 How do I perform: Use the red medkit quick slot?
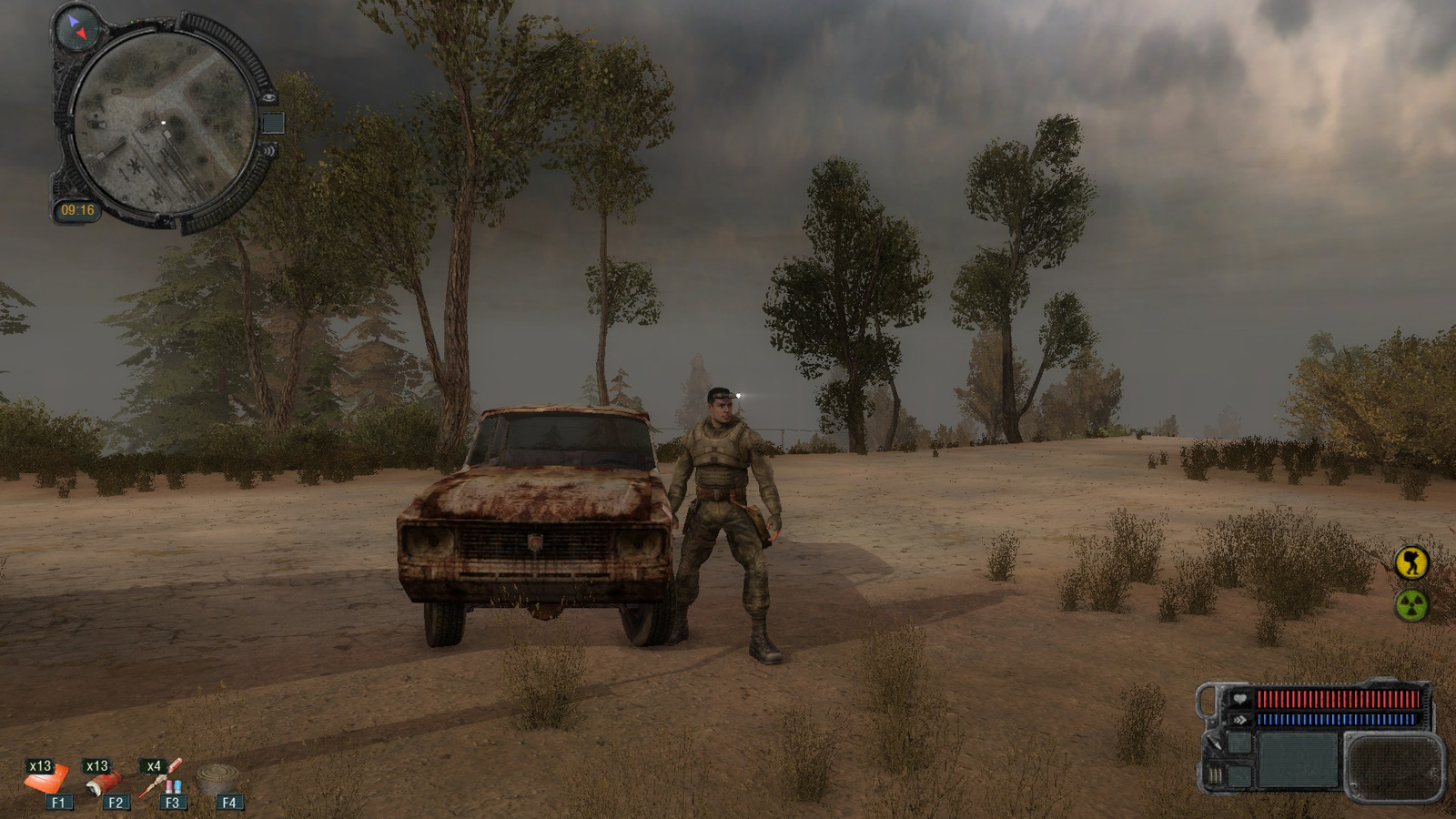pos(105,781)
